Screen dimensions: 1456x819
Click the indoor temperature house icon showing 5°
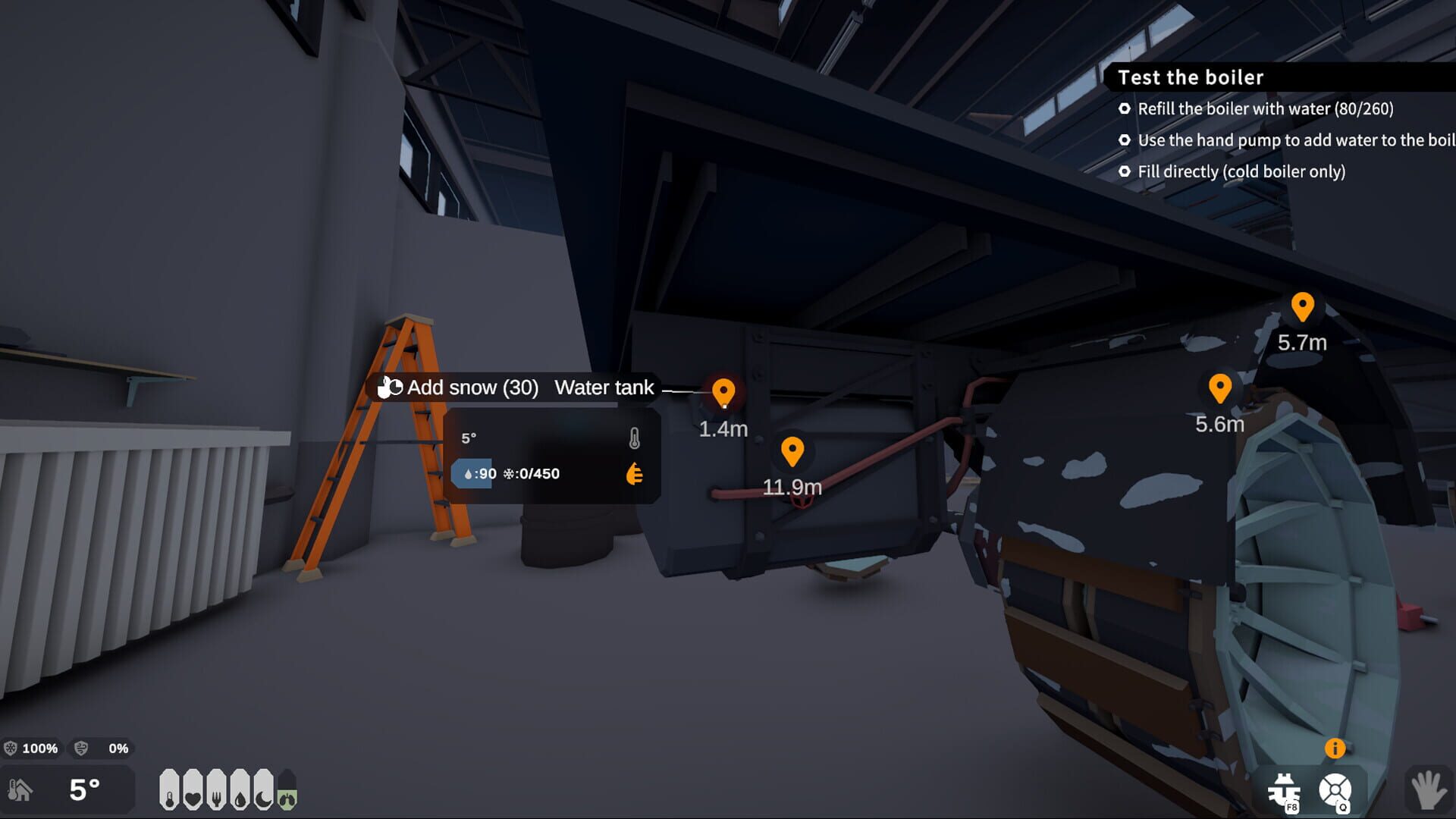click(x=21, y=791)
